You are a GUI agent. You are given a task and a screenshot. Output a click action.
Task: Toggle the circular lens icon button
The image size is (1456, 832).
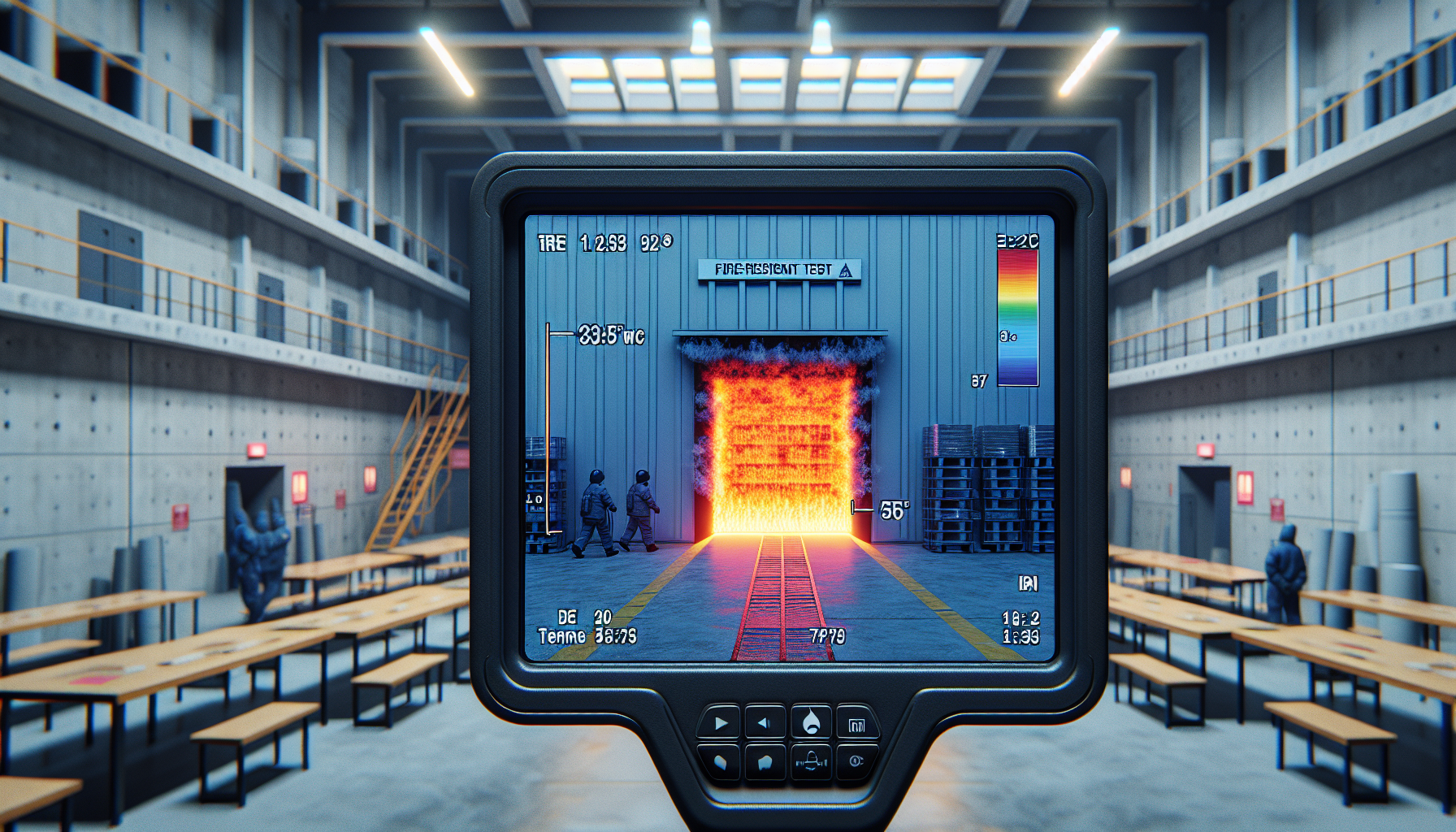(856, 761)
